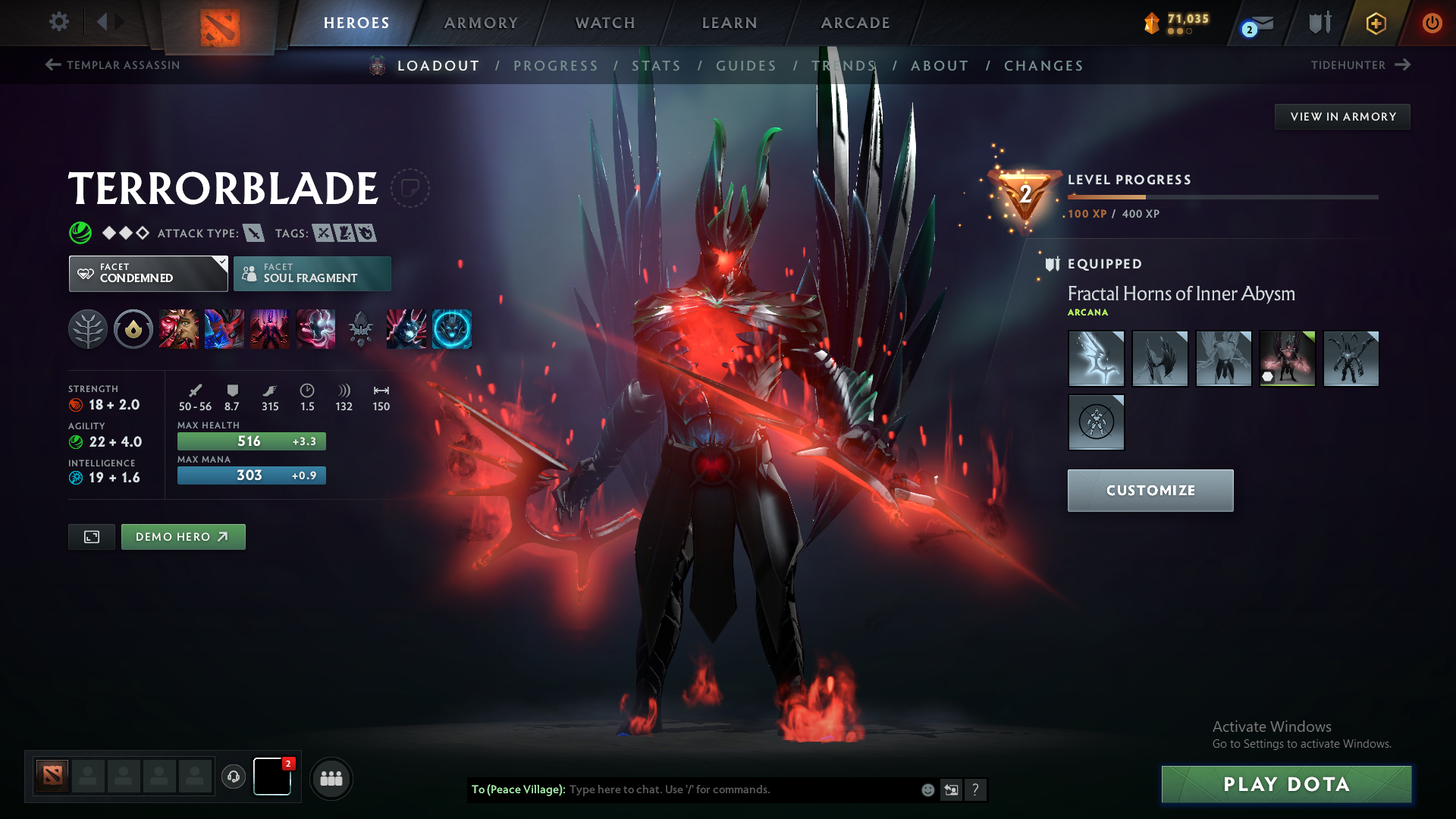The height and width of the screenshot is (819, 1456).
Task: Select the Reflection ability icon
Action: point(179,328)
